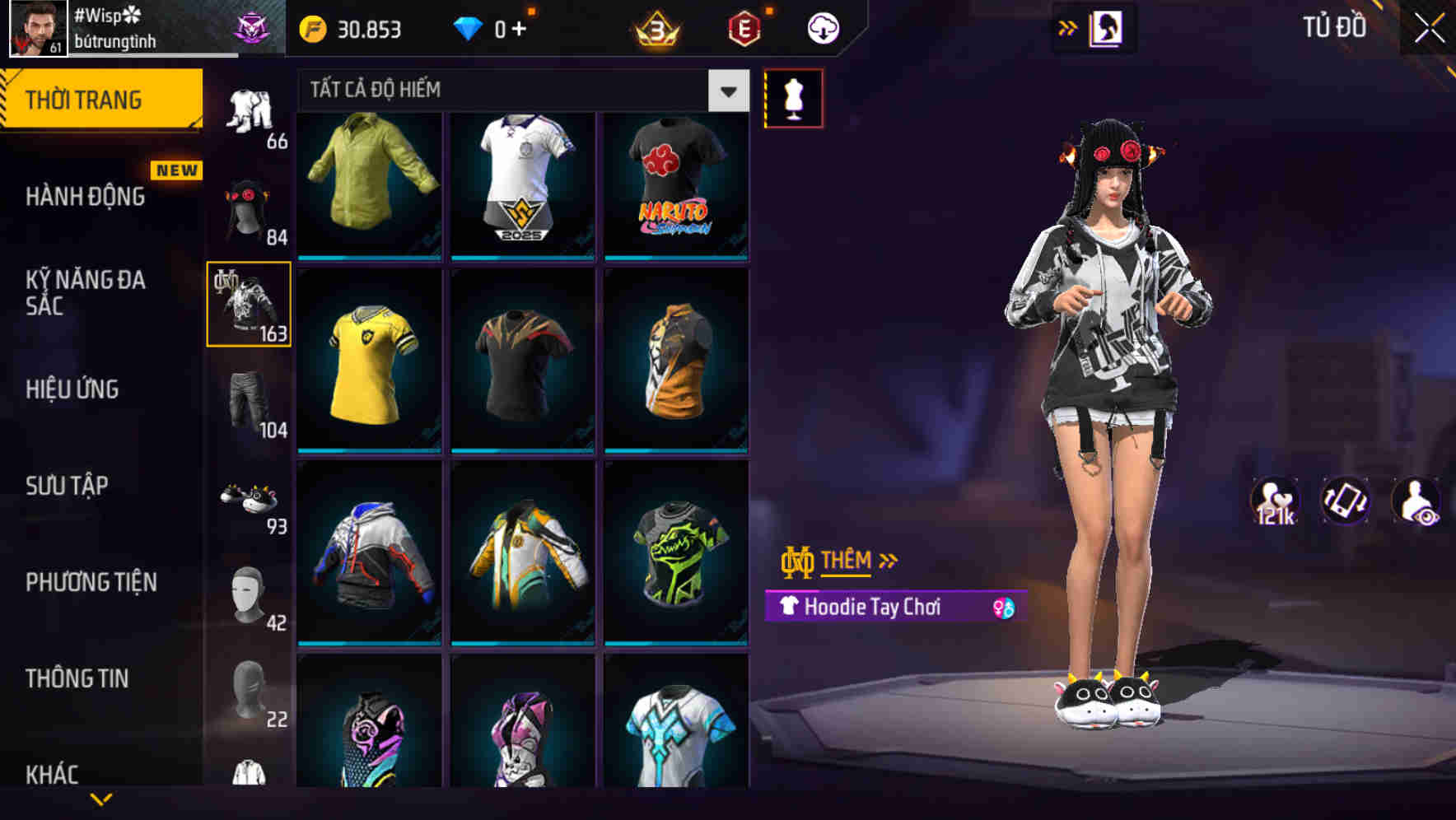The height and width of the screenshot is (820, 1456).
Task: Click the double chevron next to the profile icon
Action: (1069, 26)
